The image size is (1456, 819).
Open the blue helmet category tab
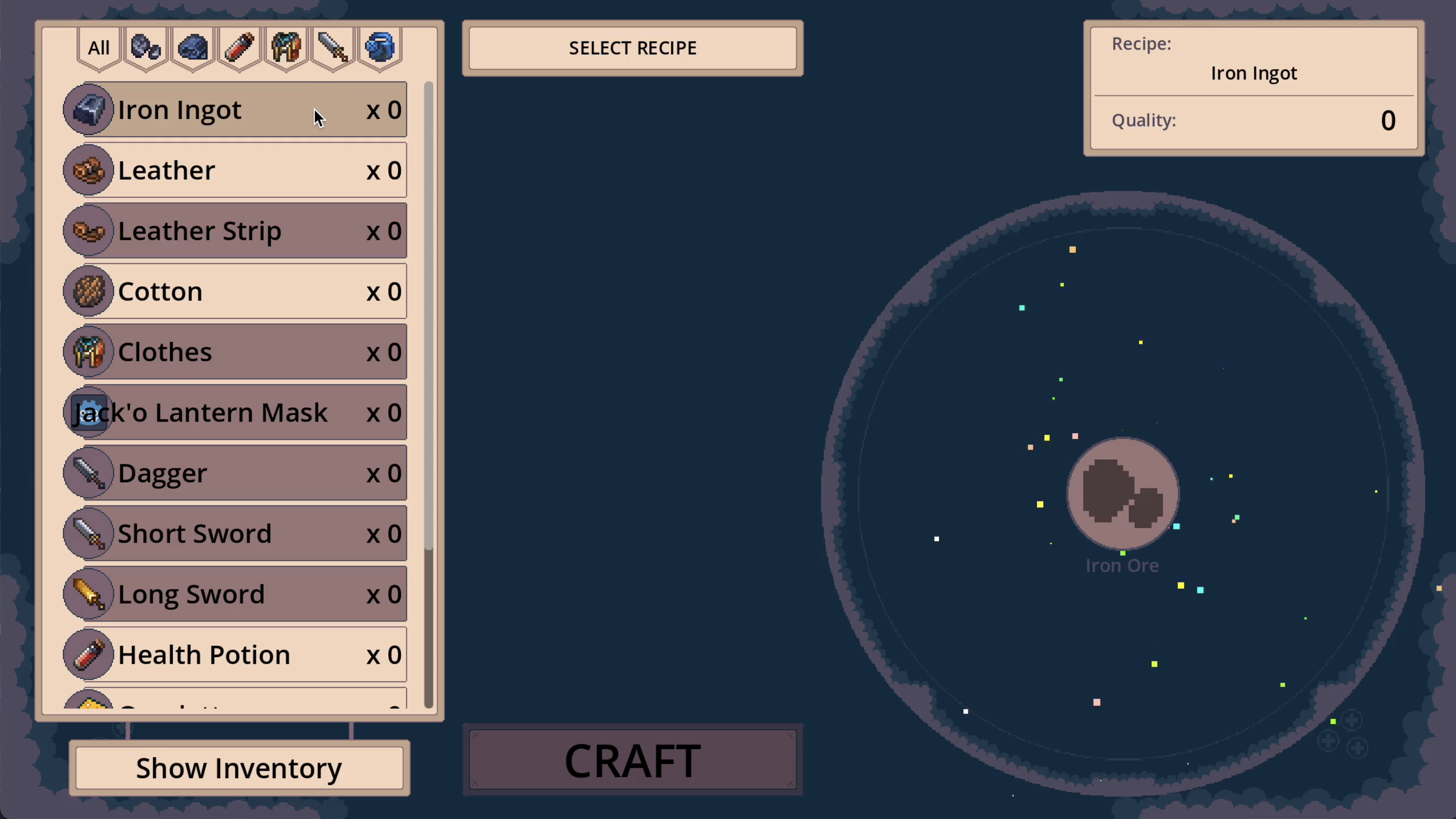380,48
